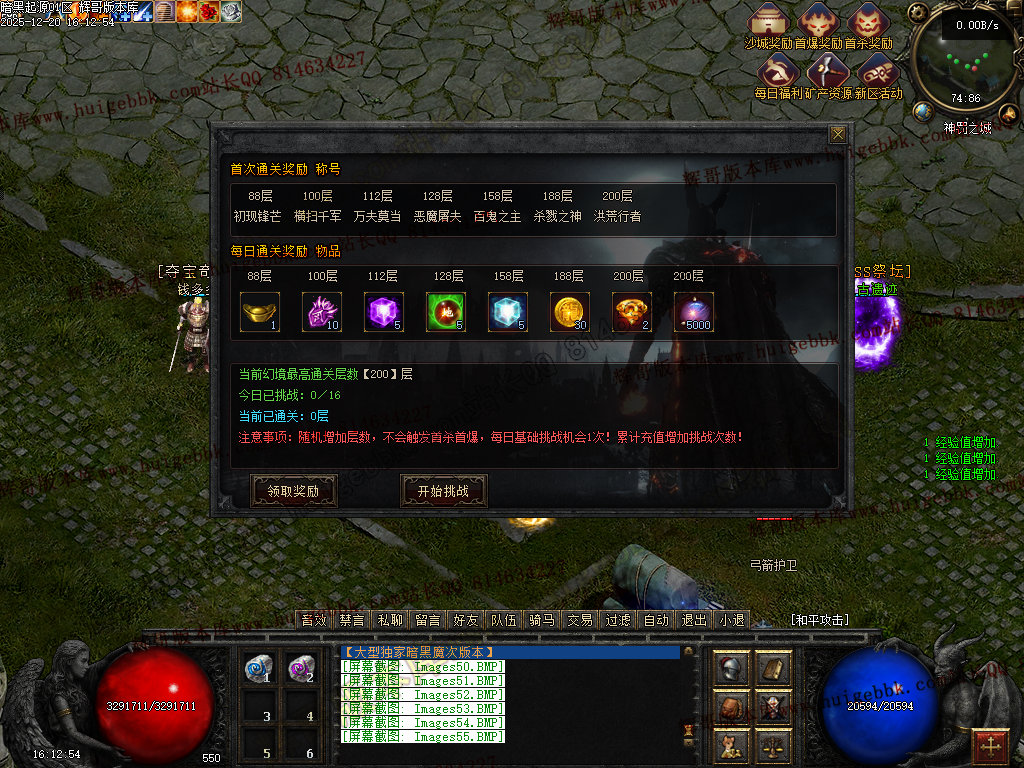The width and height of the screenshot is (1024, 768).
Task: Toggle the 音效 sound button
Action: pyautogui.click(x=315, y=620)
